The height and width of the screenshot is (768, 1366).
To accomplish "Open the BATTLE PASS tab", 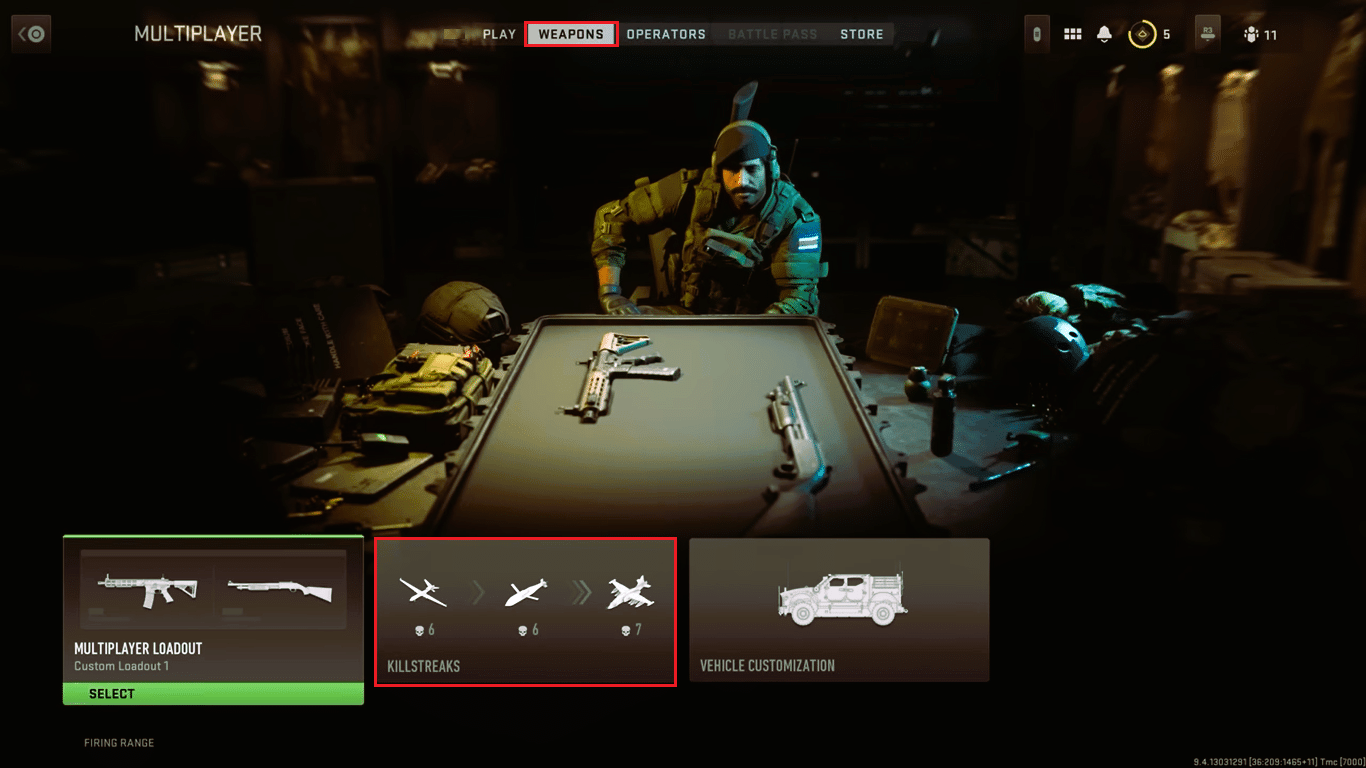I will click(x=772, y=33).
